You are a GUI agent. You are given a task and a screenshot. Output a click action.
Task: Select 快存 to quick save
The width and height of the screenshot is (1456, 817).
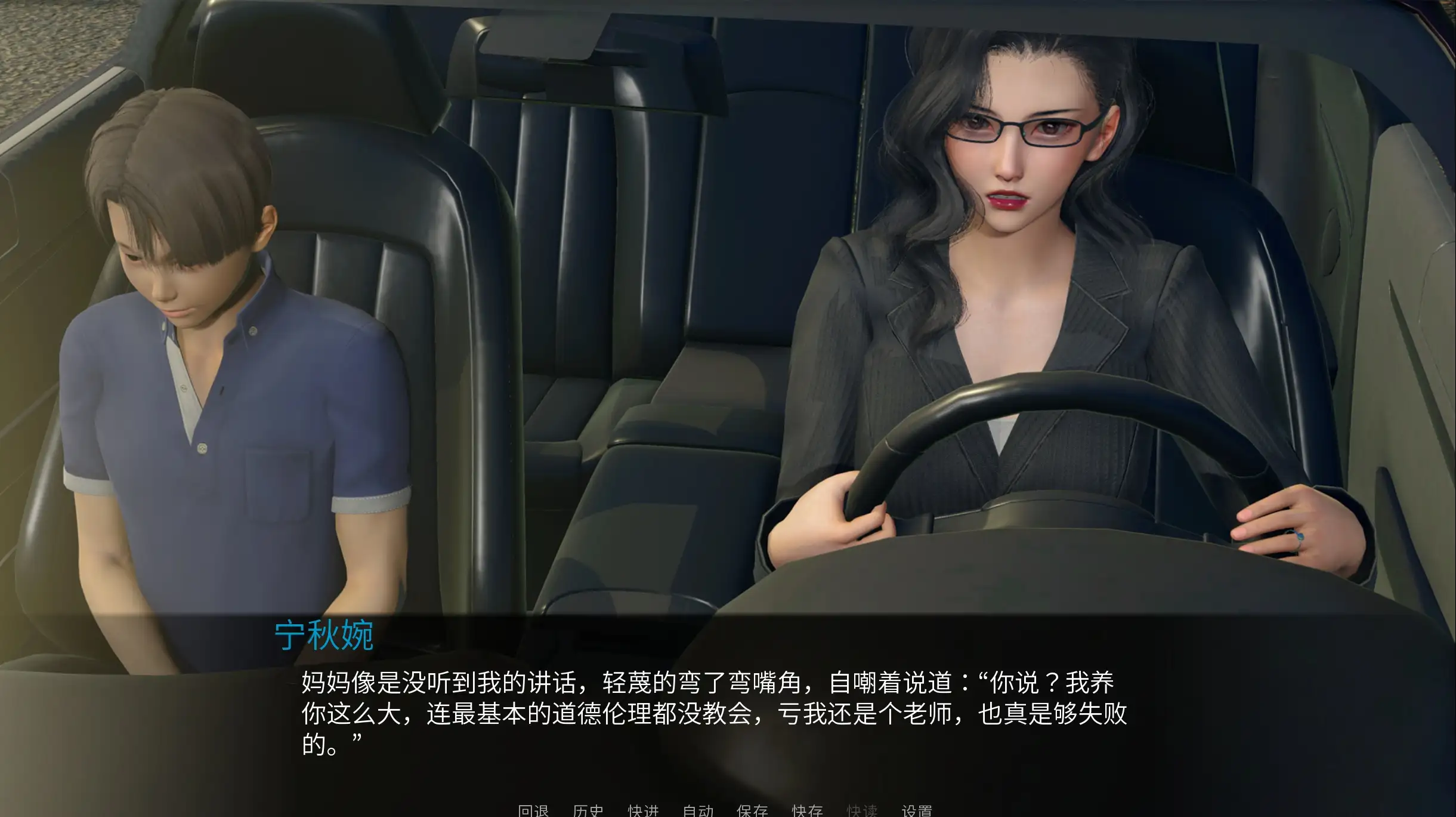point(807,810)
